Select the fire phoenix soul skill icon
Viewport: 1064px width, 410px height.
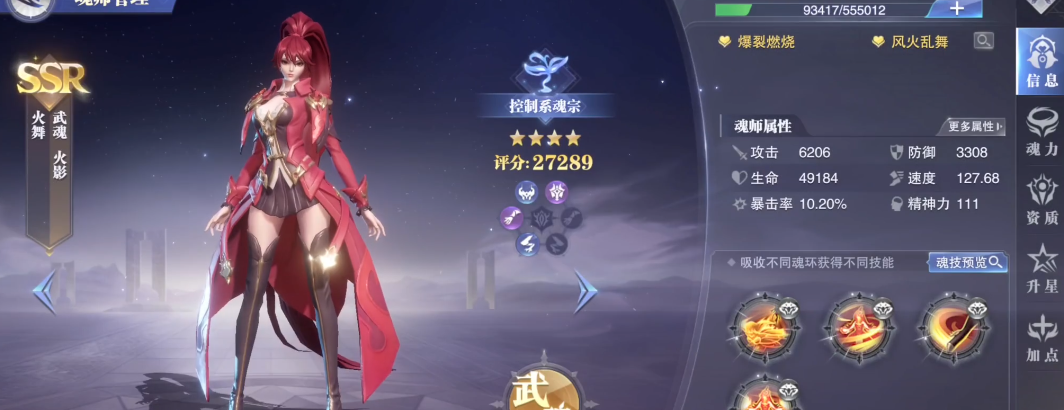coord(765,328)
